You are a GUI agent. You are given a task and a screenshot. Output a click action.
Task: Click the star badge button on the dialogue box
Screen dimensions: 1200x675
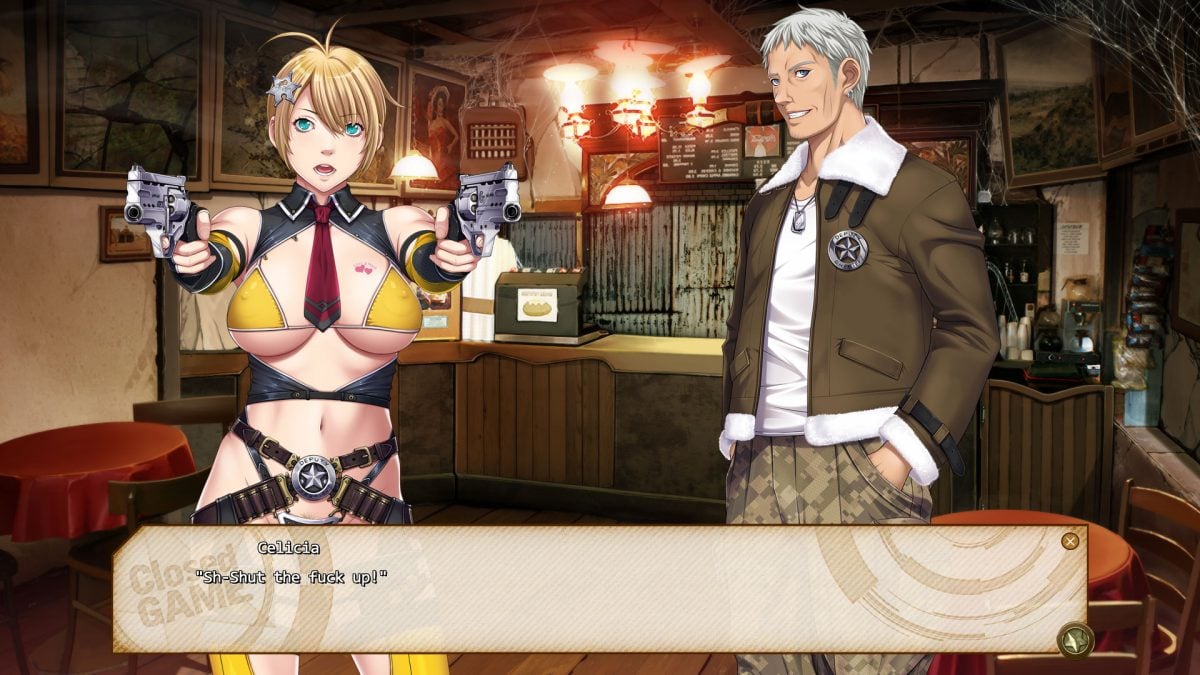1076,640
